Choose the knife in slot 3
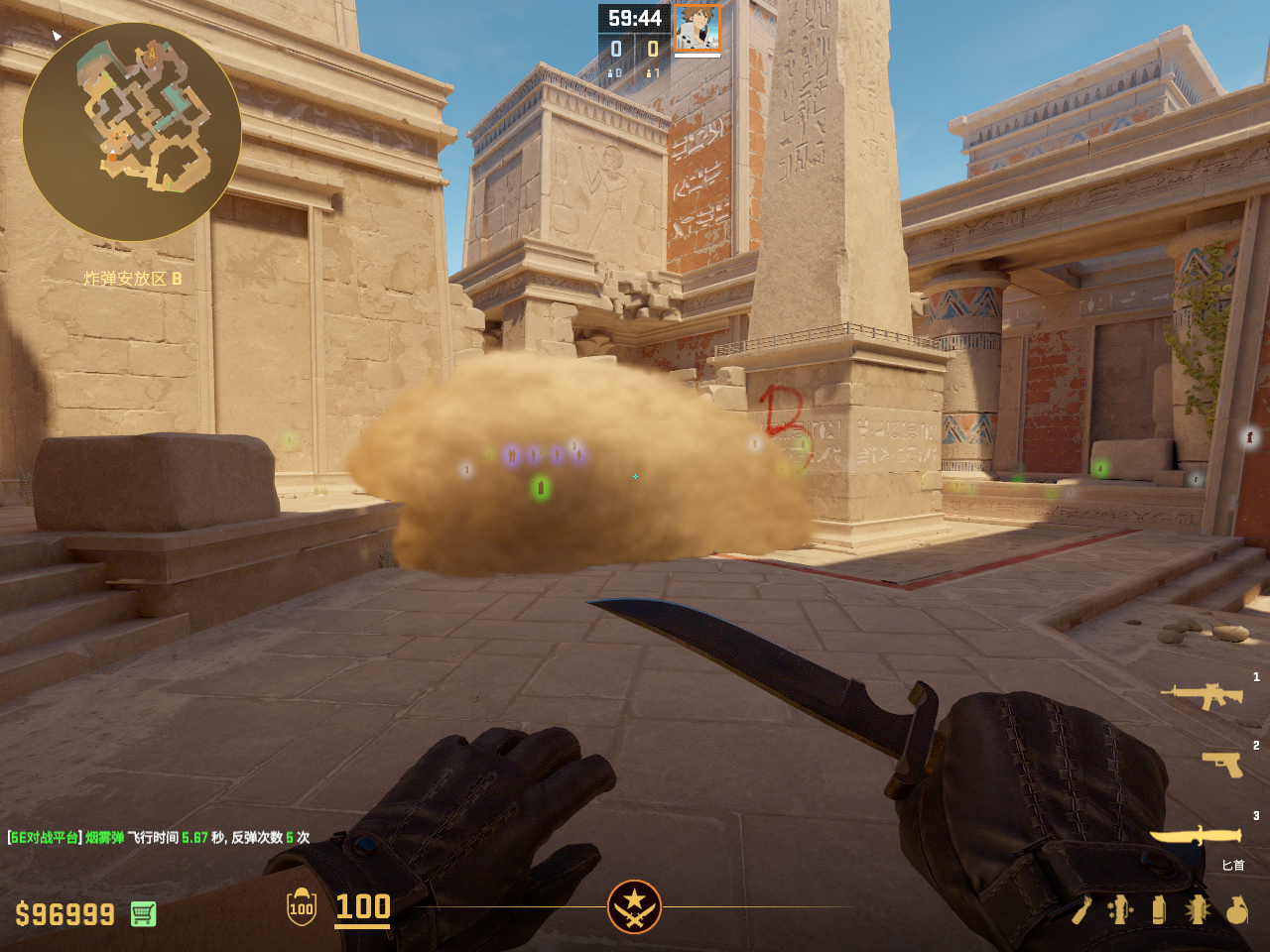This screenshot has width=1270, height=952. pyautogui.click(x=1196, y=836)
